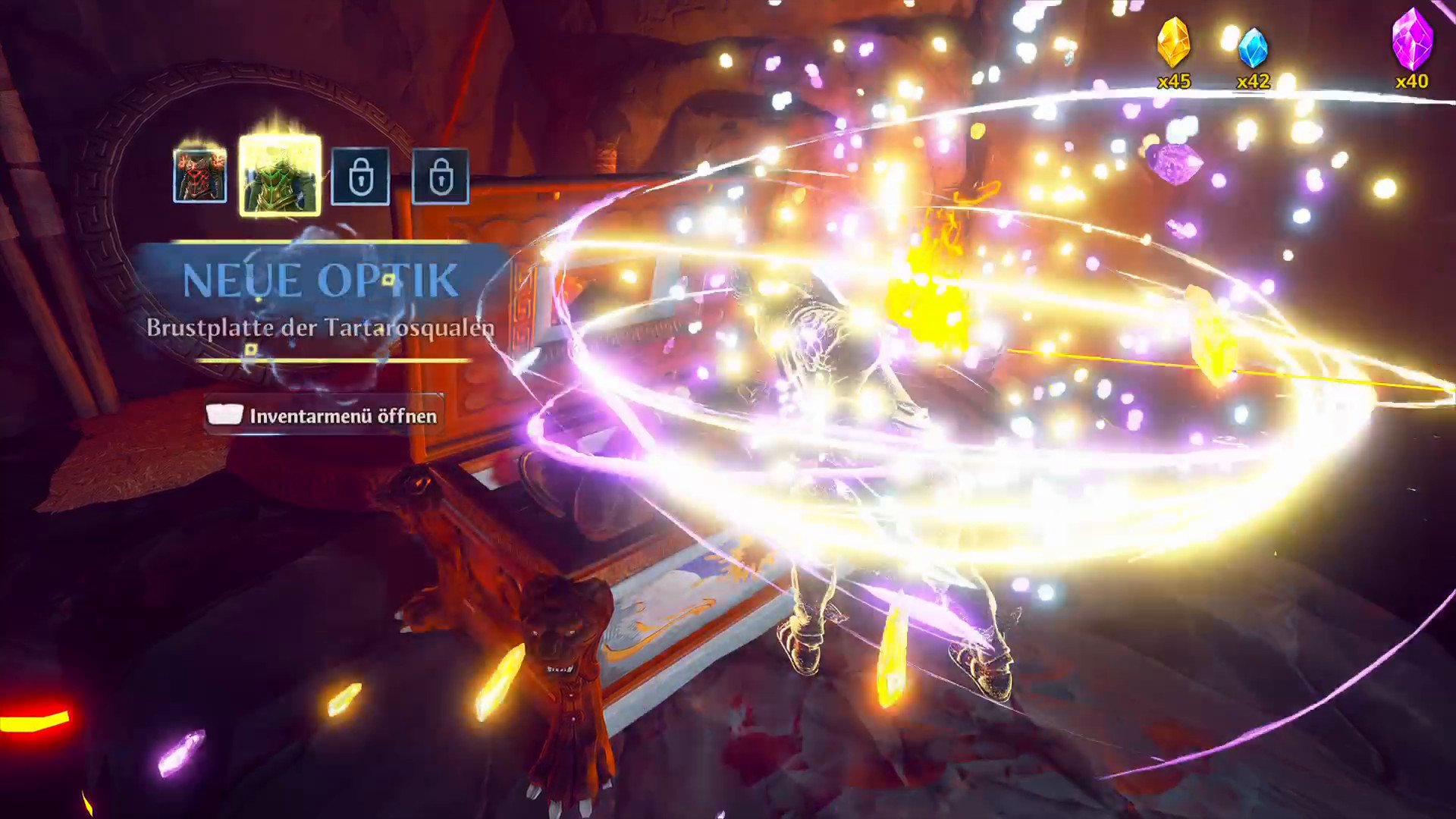
Task: Choose the highlighted green armor thumbnail
Action: 280,177
